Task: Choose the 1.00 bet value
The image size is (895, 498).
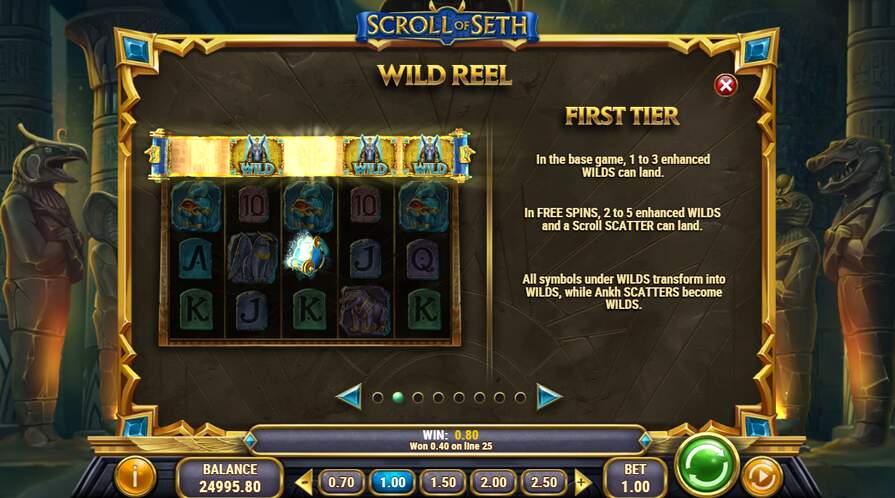Action: click(x=393, y=481)
